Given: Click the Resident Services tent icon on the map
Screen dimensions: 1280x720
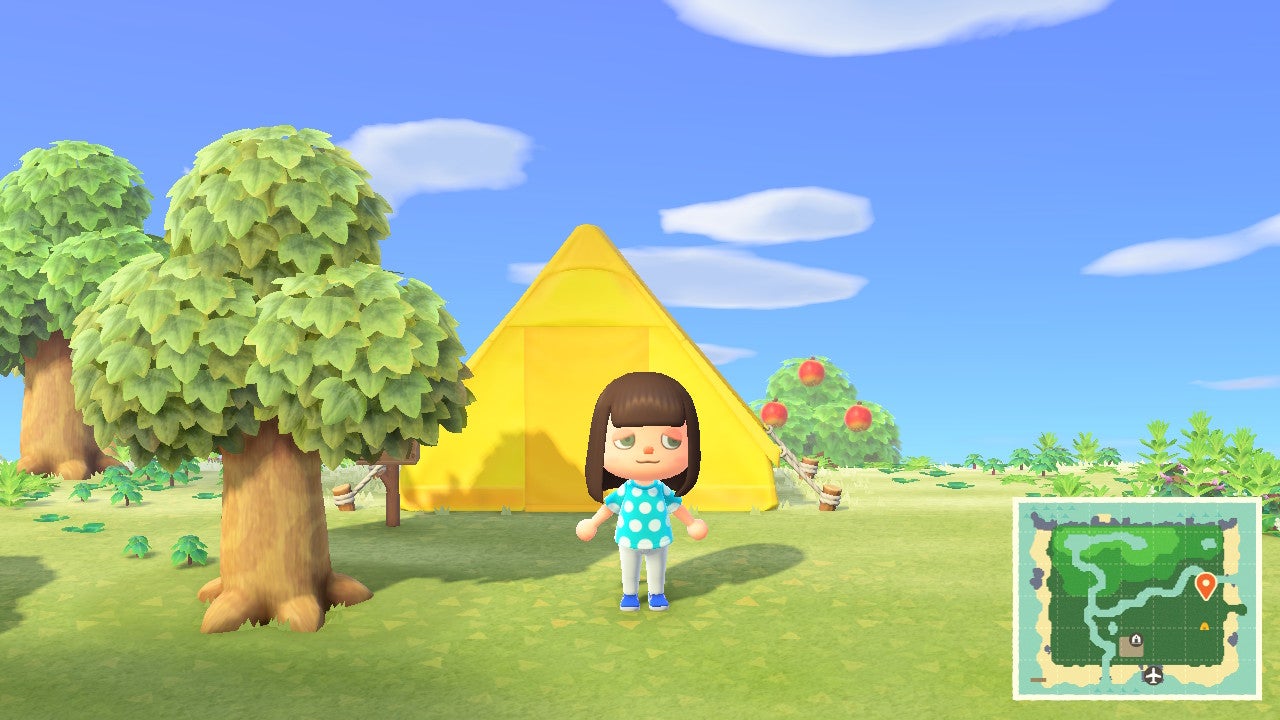Looking at the screenshot, I should (x=1136, y=639).
